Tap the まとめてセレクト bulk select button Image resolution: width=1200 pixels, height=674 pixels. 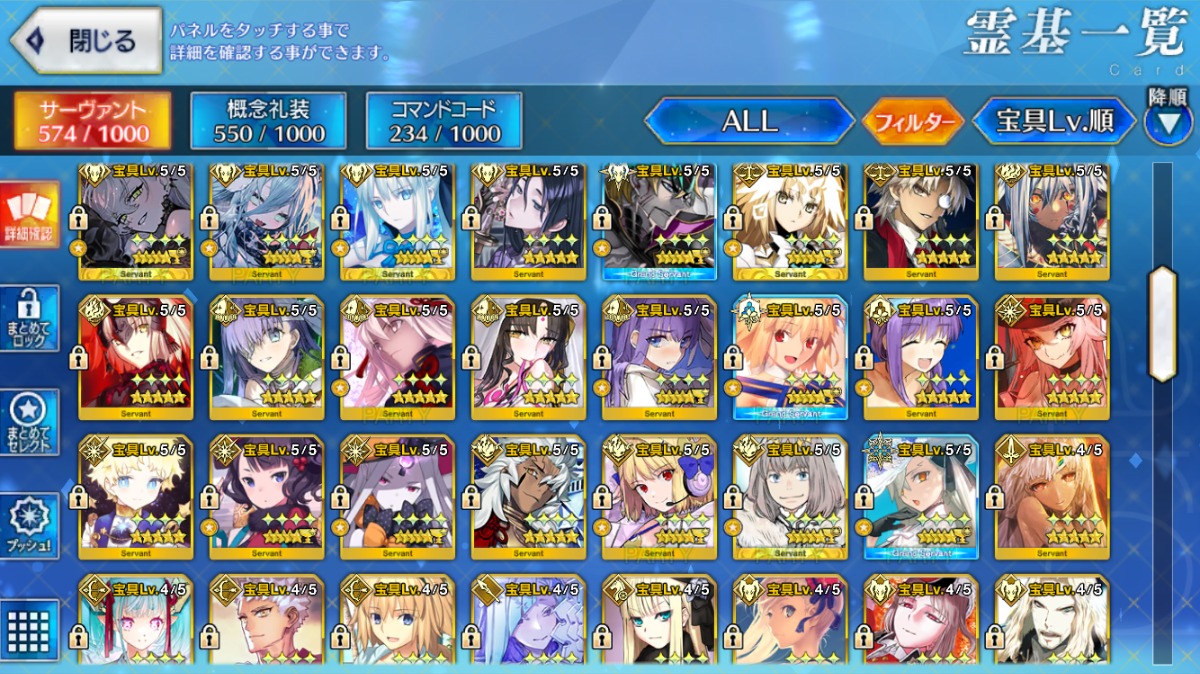click(29, 422)
